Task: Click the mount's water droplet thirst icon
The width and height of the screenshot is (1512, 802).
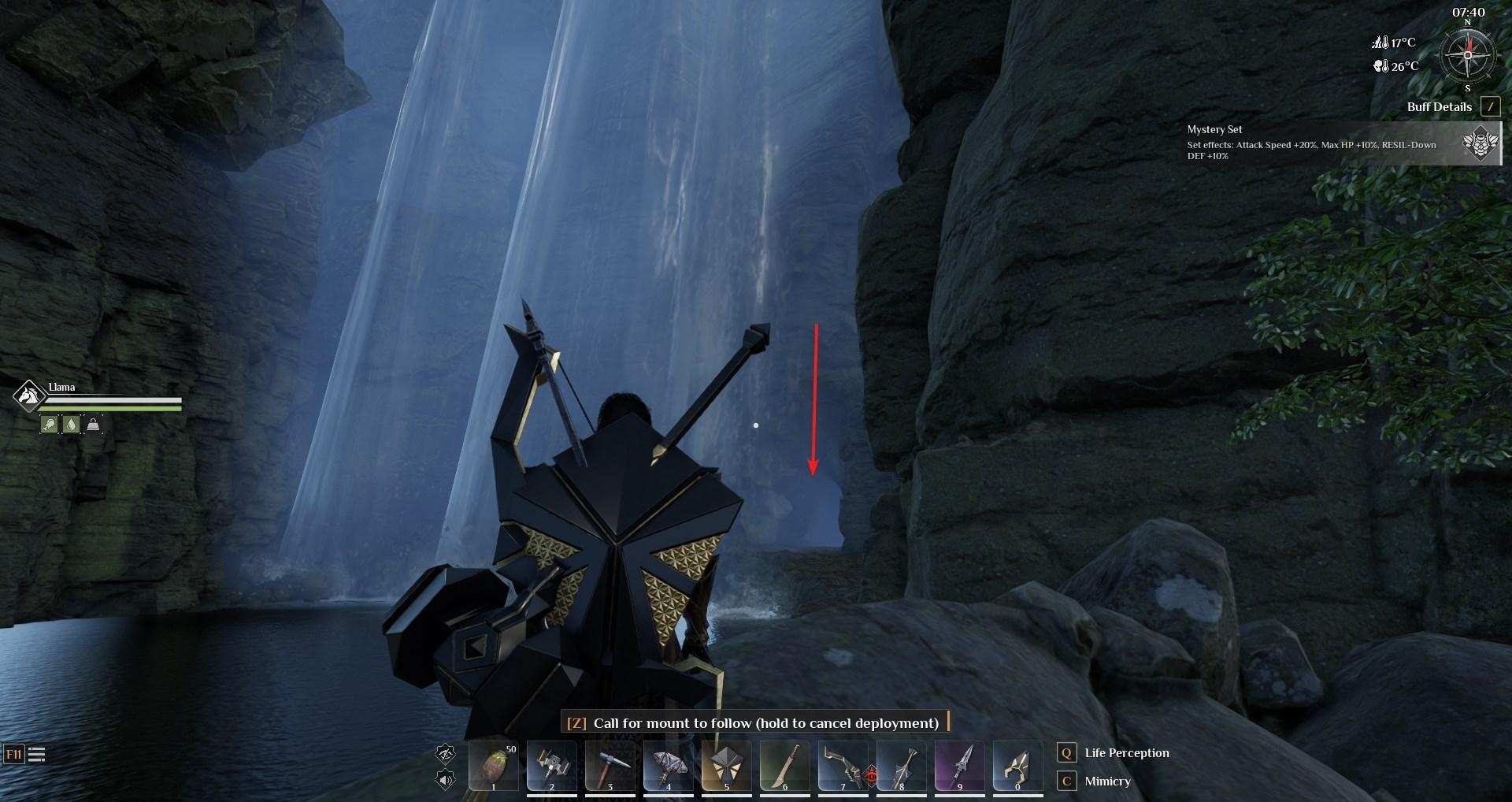Action: [x=71, y=425]
